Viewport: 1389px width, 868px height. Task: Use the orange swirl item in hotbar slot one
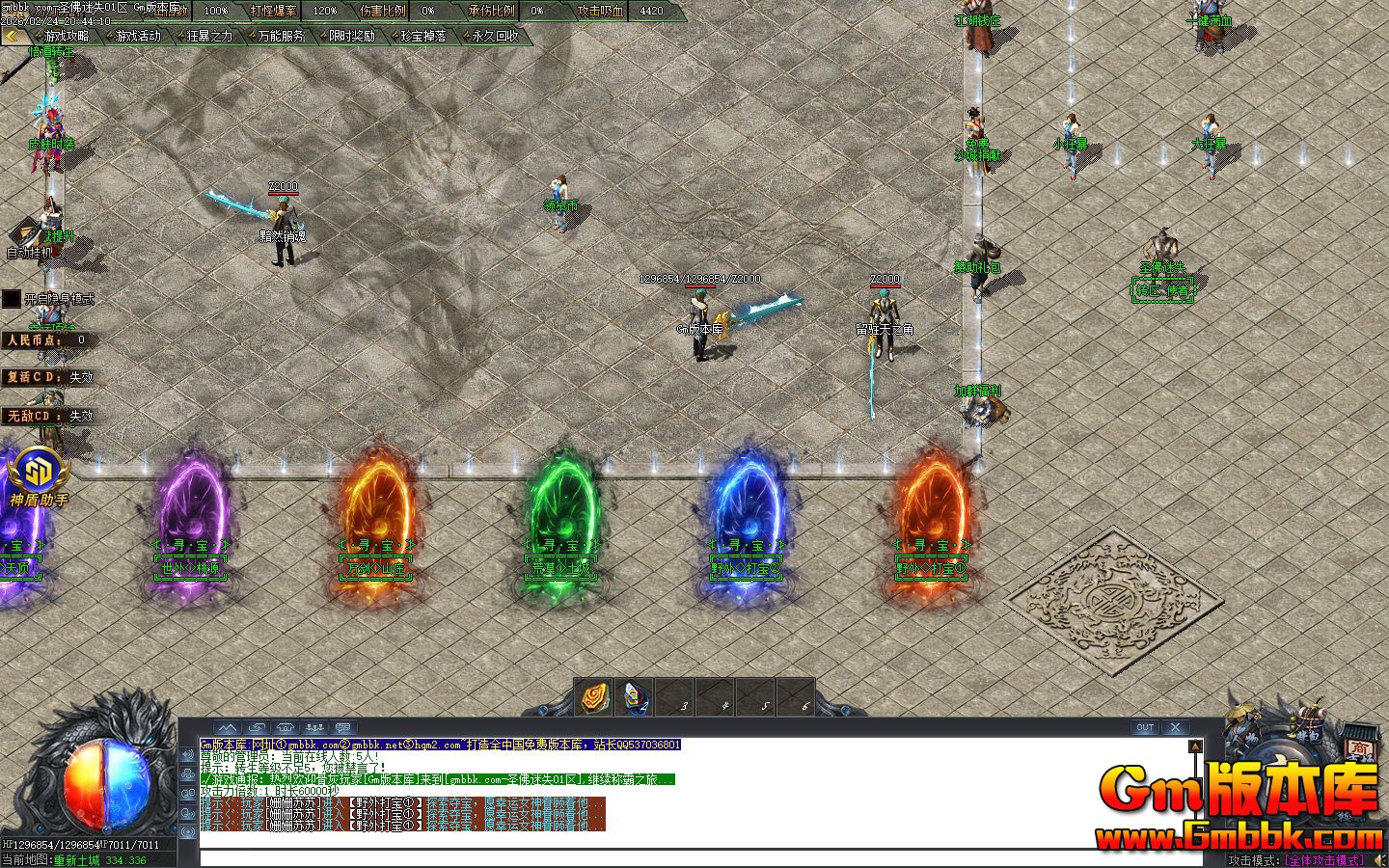coord(594,696)
